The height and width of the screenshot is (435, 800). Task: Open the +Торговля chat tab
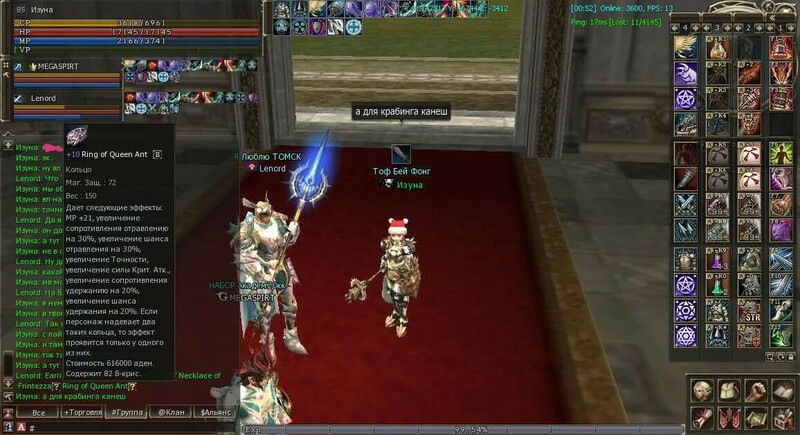pyautogui.click(x=82, y=412)
